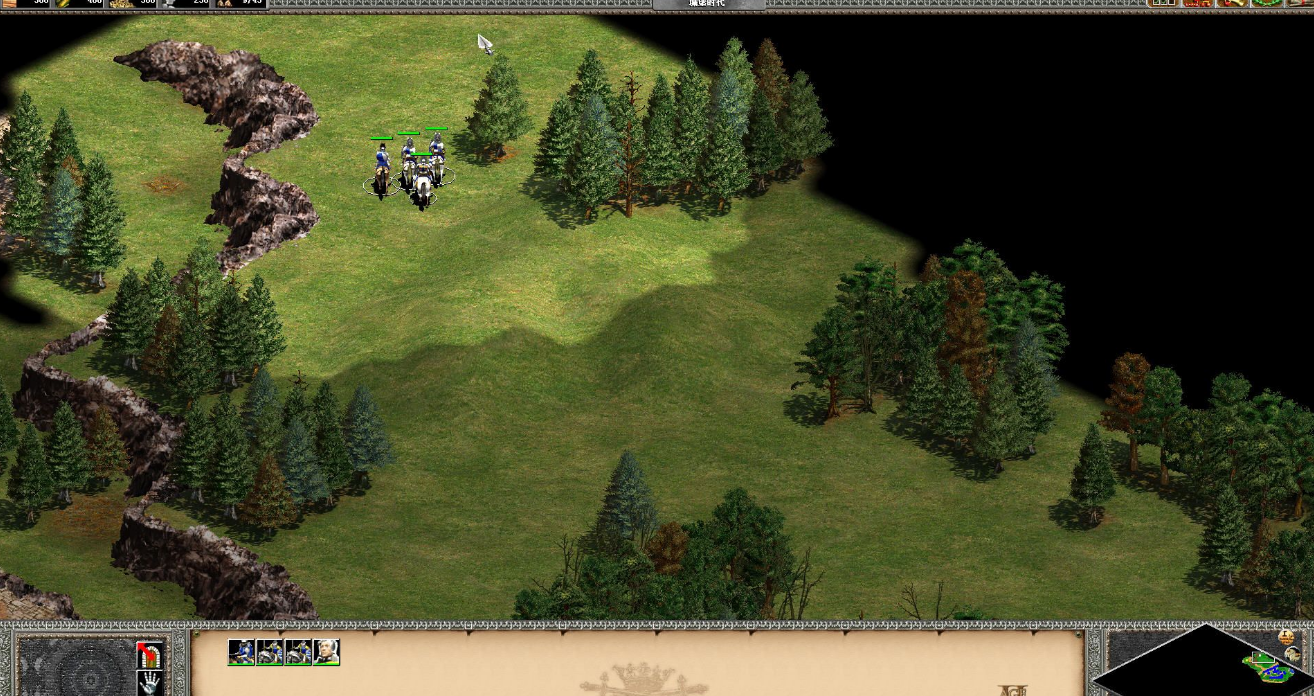This screenshot has height=696, width=1314.
Task: Click the Garrison command with red arrow
Action: point(149,654)
